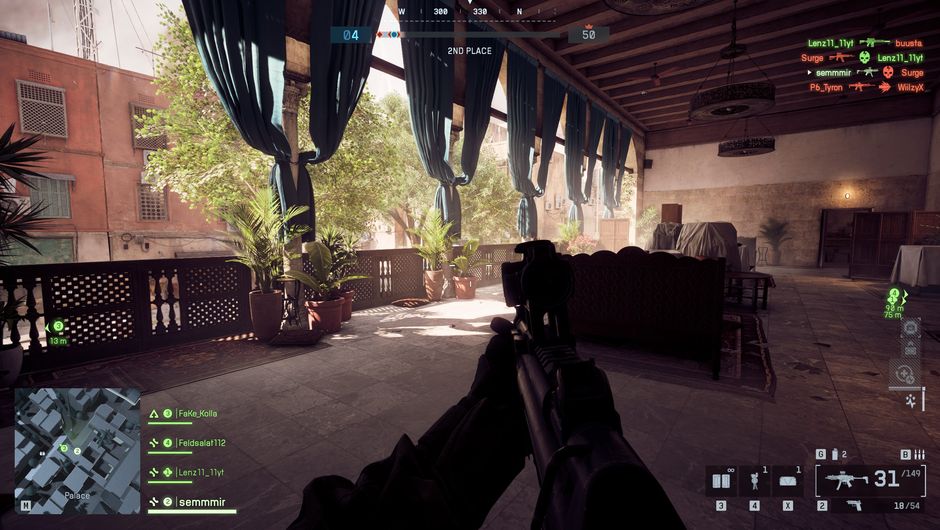The width and height of the screenshot is (940, 530).
Task: Click the kill feed entry for WillzyX
Action: [x=910, y=87]
